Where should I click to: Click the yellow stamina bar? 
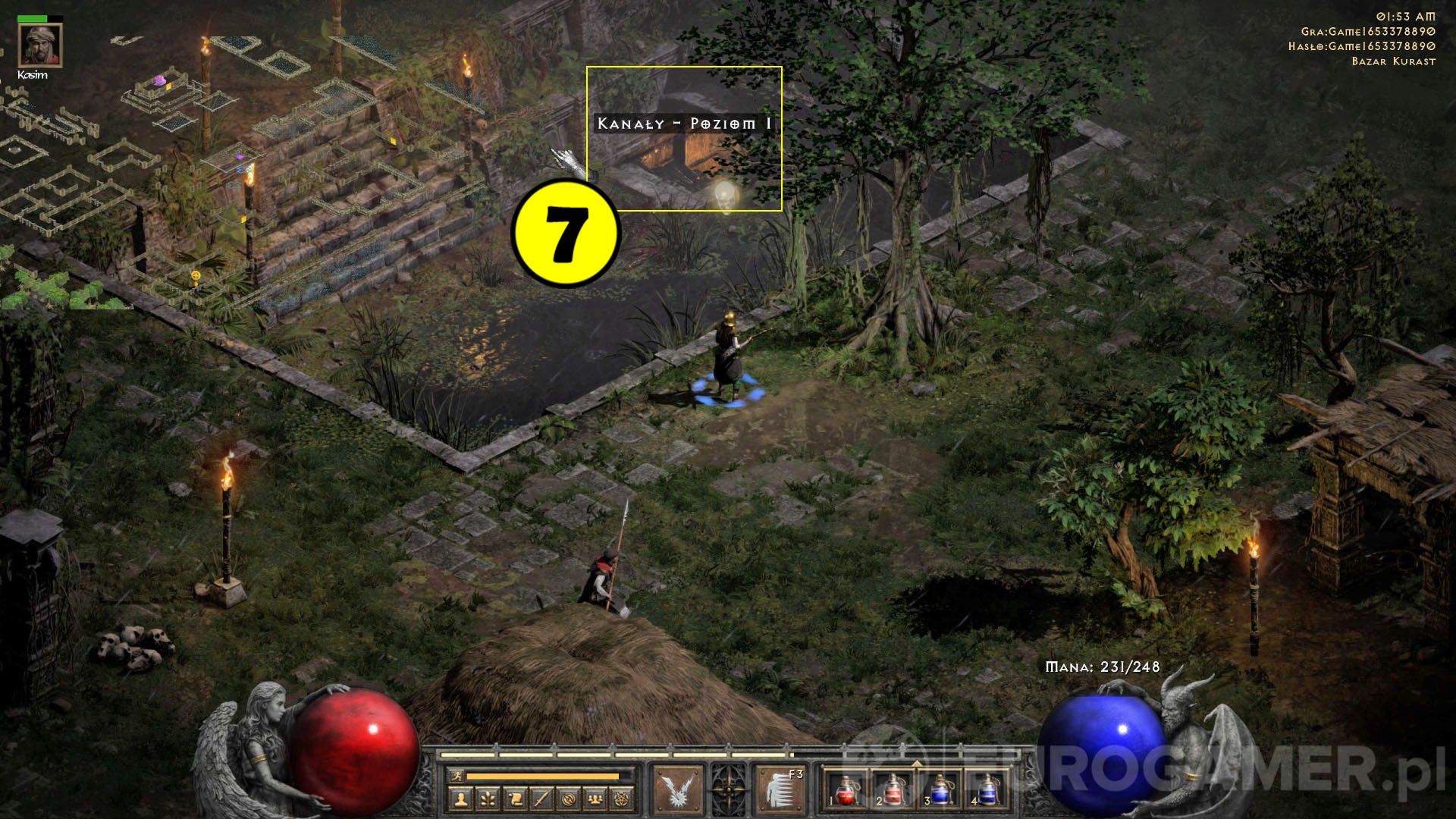[544, 775]
